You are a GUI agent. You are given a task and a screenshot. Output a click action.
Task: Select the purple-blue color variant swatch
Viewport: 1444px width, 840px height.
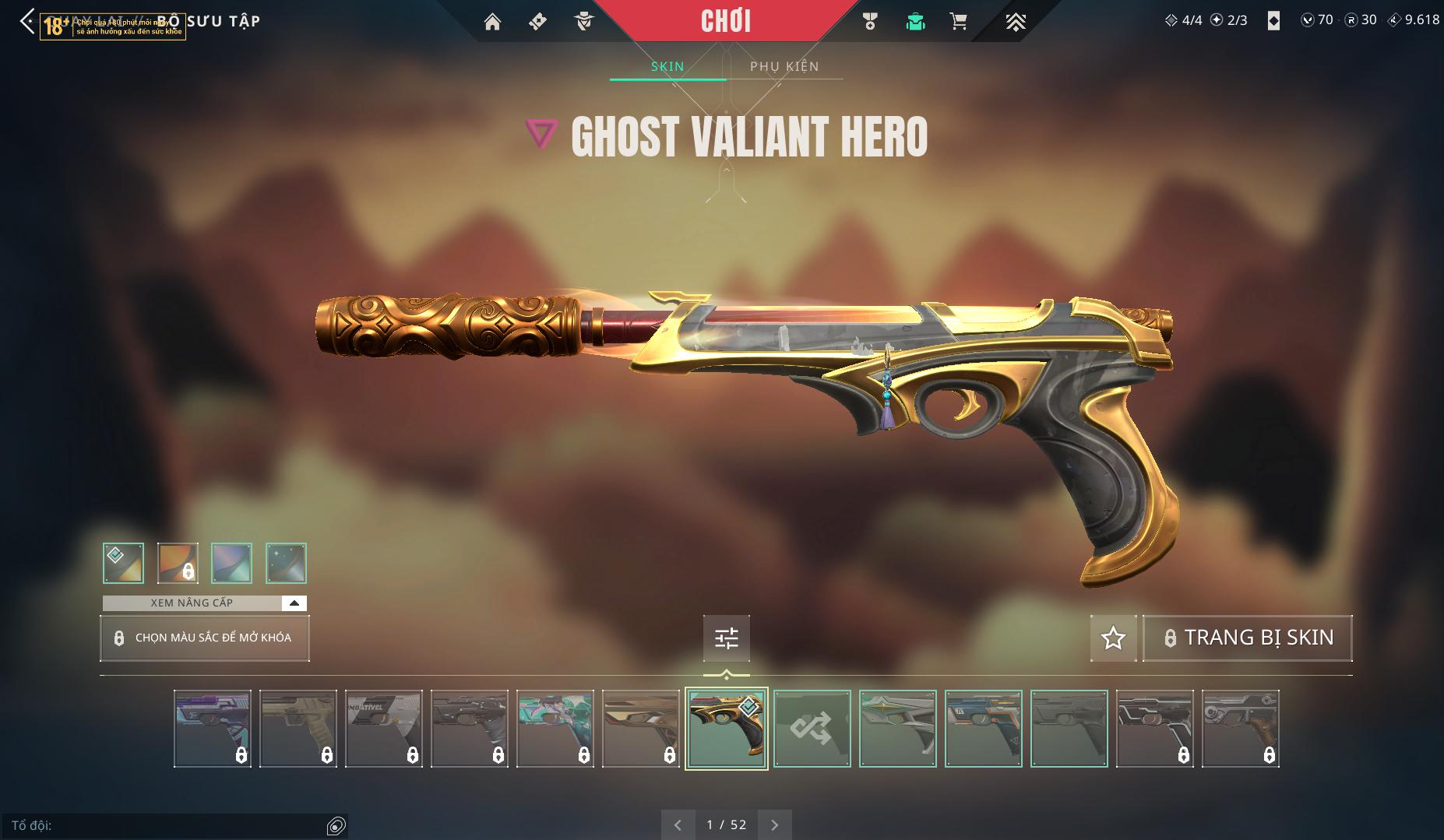[231, 563]
